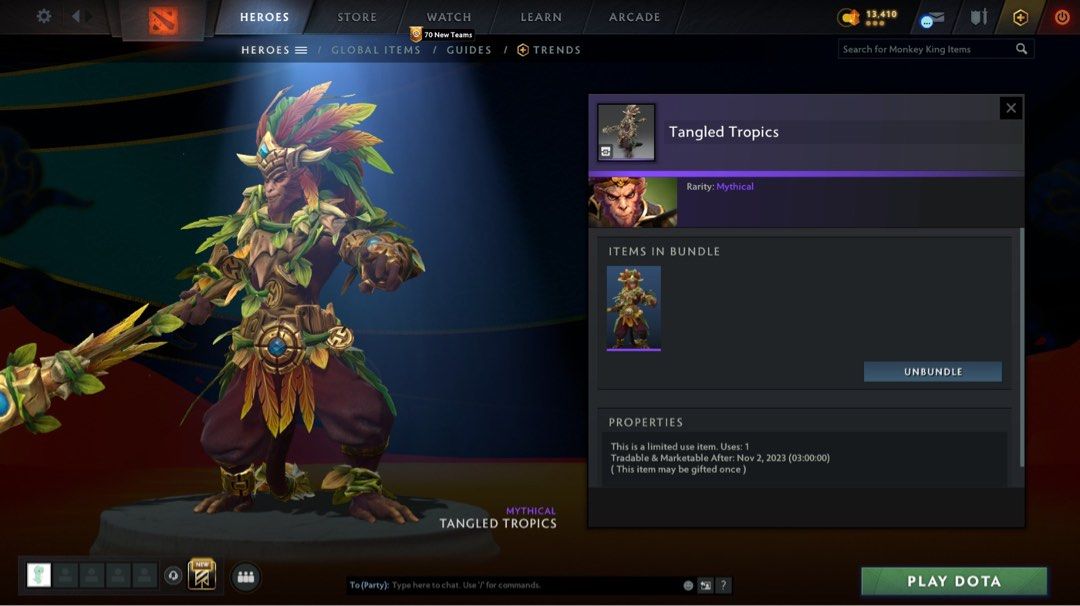Unbundle the Tangled Tropics bundle
Screen dimensions: 1080x606
(933, 372)
